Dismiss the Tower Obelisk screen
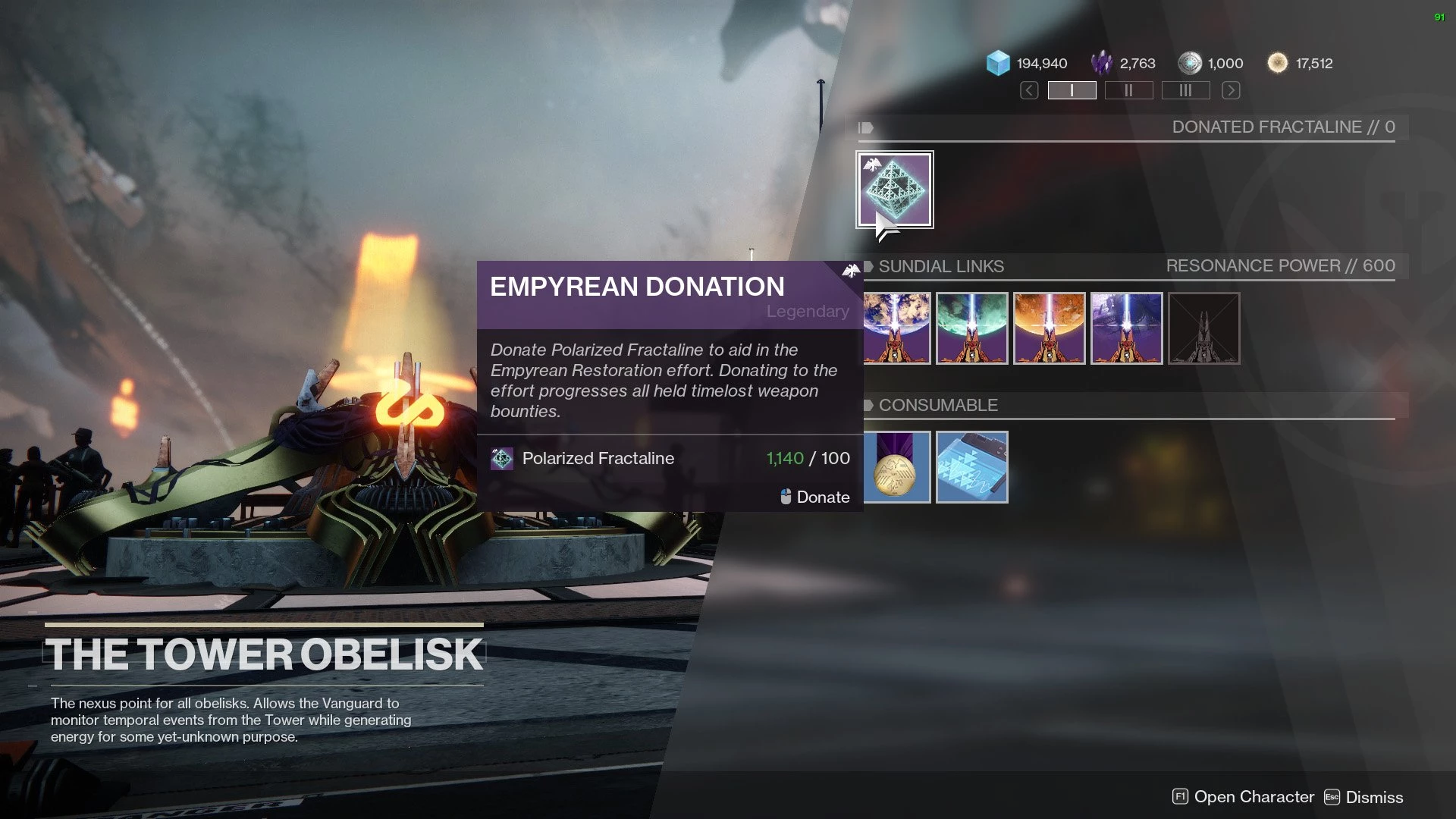Image resolution: width=1456 pixels, height=819 pixels. (1364, 797)
